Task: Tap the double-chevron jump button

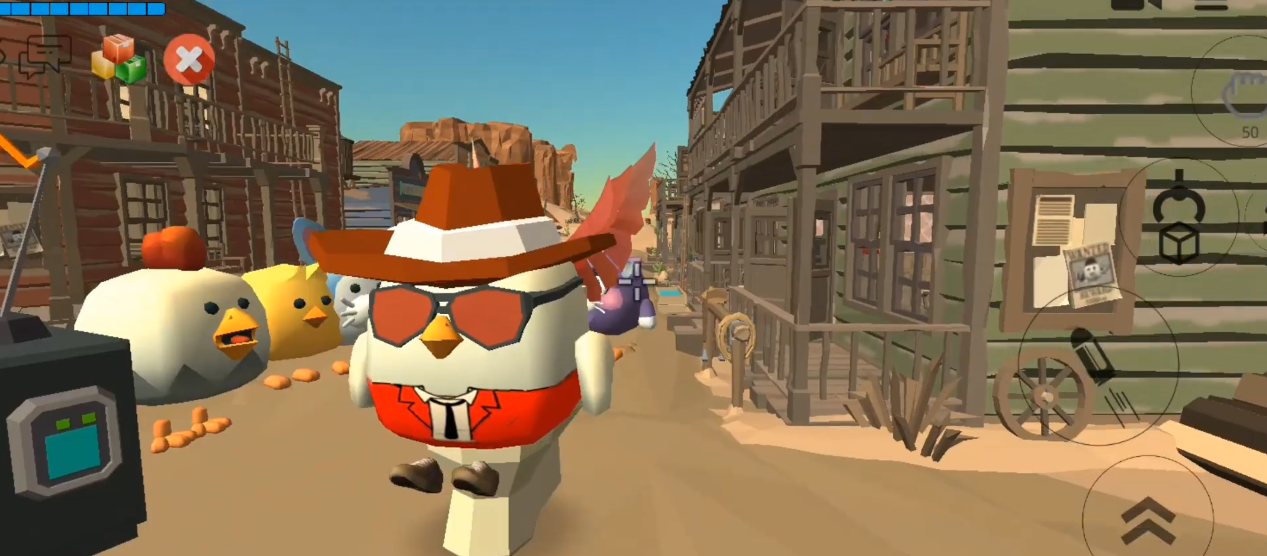Action: click(x=1146, y=519)
